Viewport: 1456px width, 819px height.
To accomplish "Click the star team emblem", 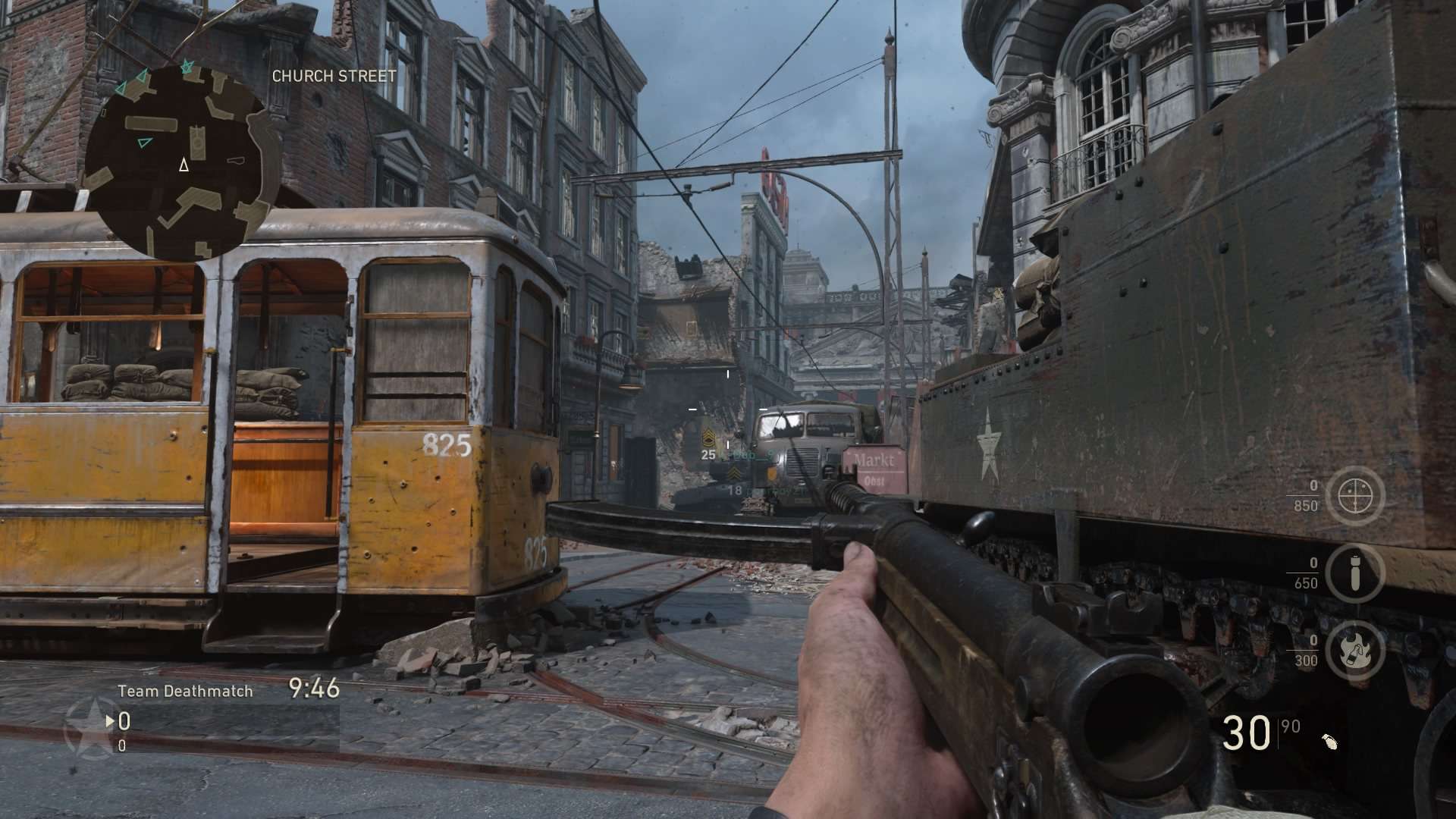I will [x=90, y=729].
